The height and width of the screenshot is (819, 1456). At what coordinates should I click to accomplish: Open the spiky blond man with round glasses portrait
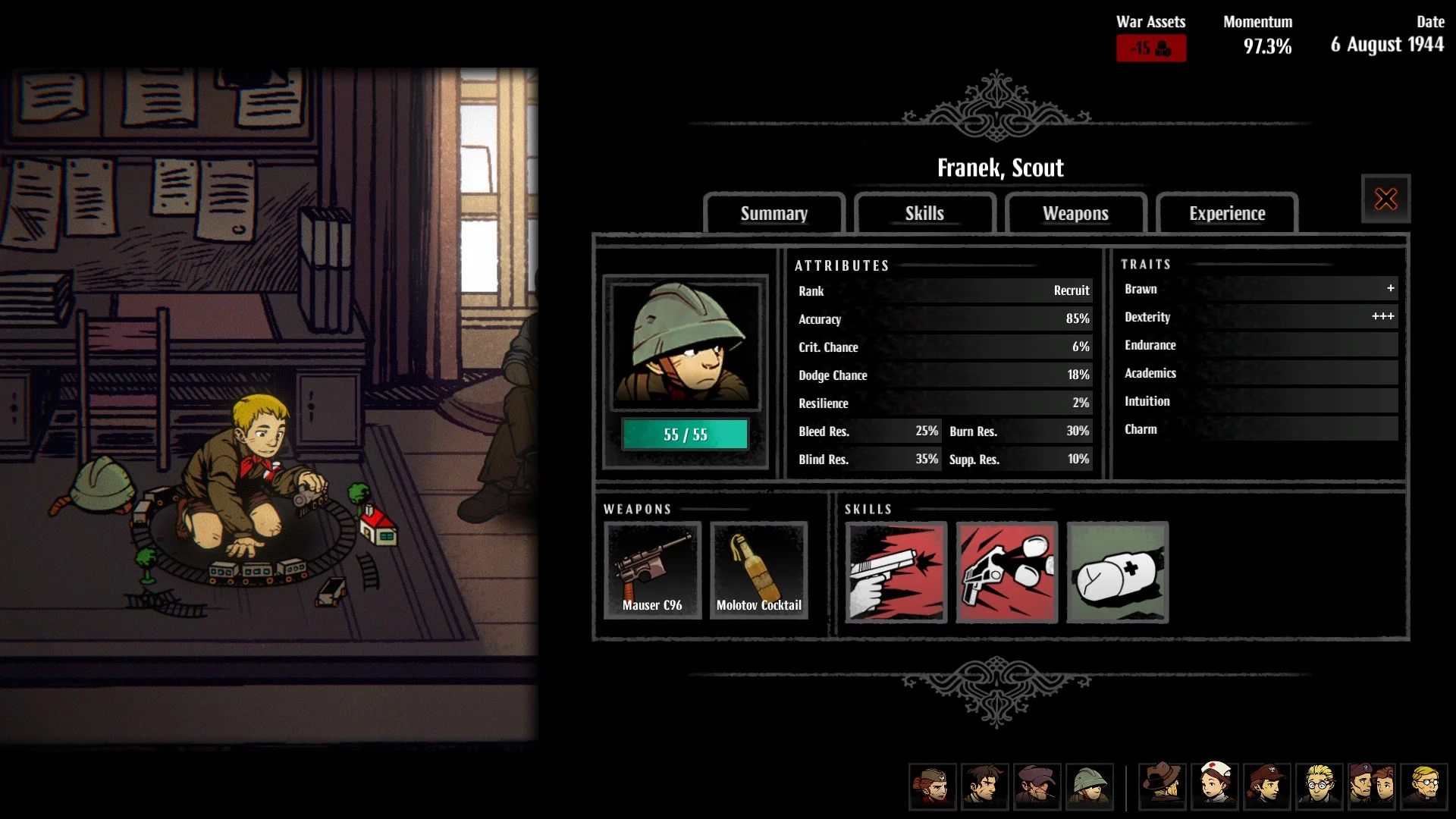pos(1319,786)
